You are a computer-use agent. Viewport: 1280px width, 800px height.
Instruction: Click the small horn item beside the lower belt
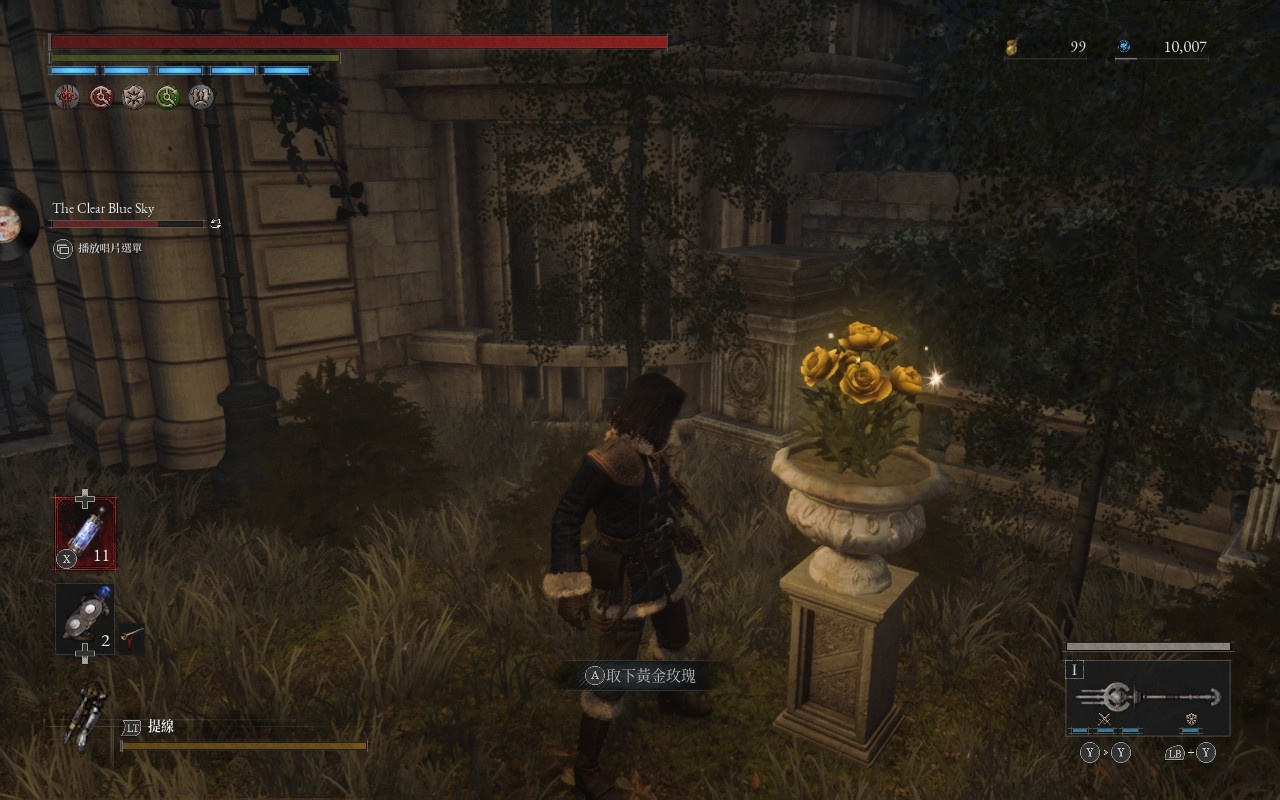coord(131,636)
